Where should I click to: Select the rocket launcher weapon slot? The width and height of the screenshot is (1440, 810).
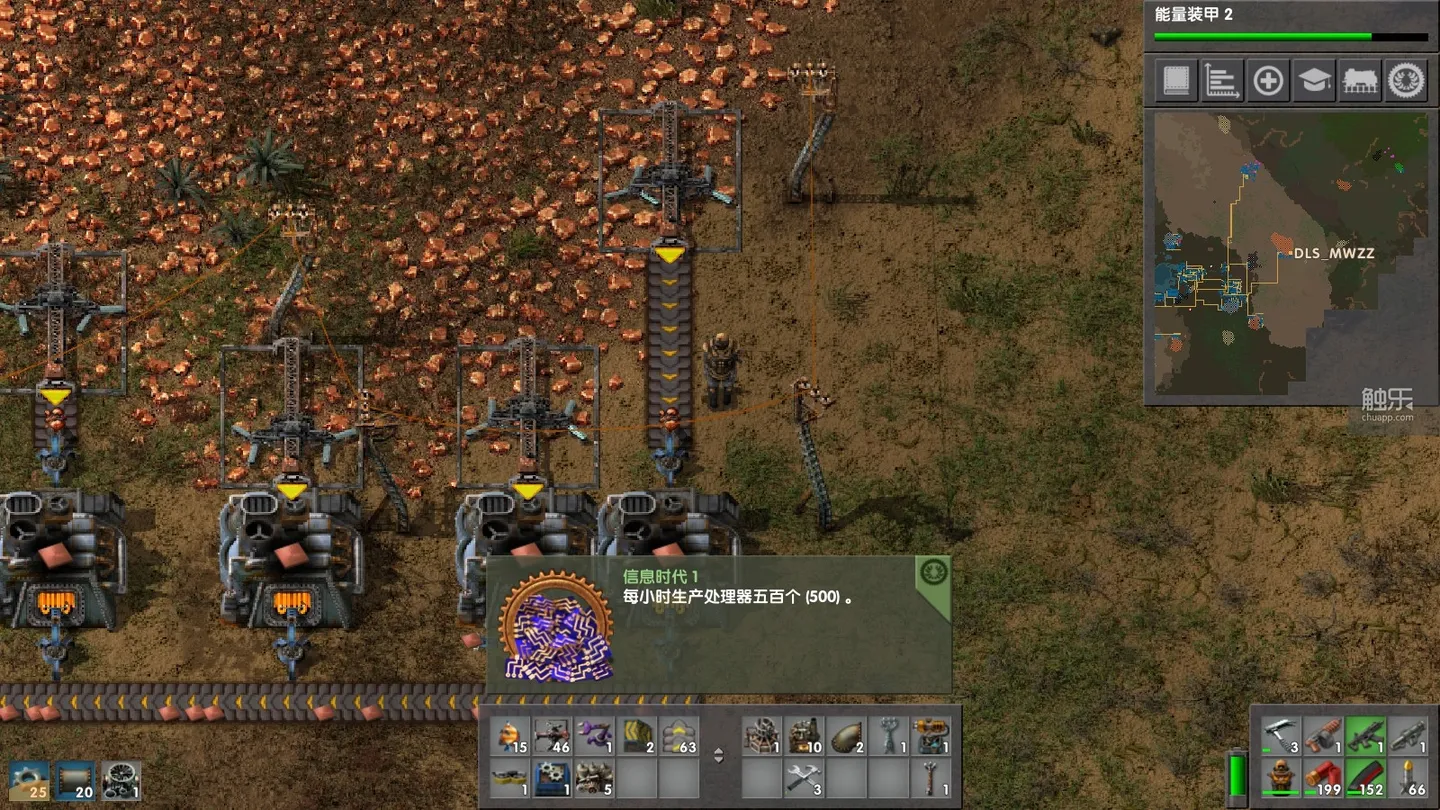point(1408,735)
